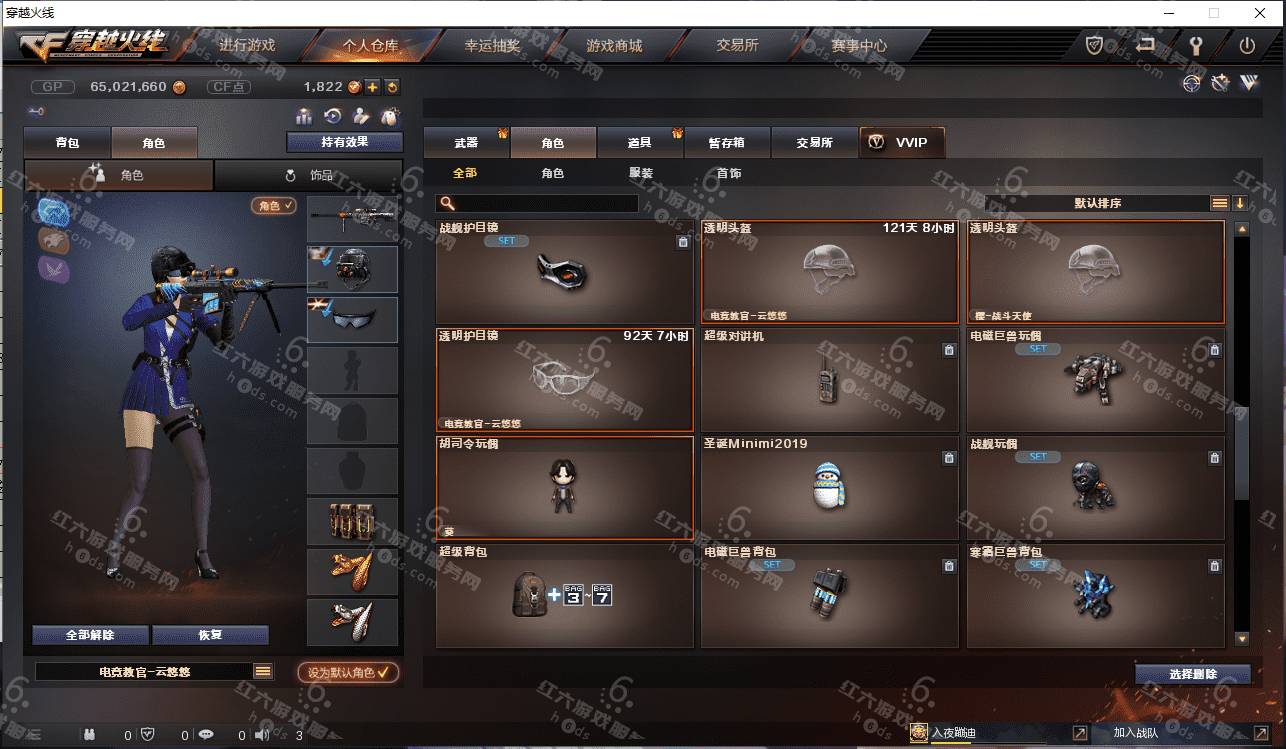Switch to the 武器 inventory tab
The width and height of the screenshot is (1286, 749).
466,143
